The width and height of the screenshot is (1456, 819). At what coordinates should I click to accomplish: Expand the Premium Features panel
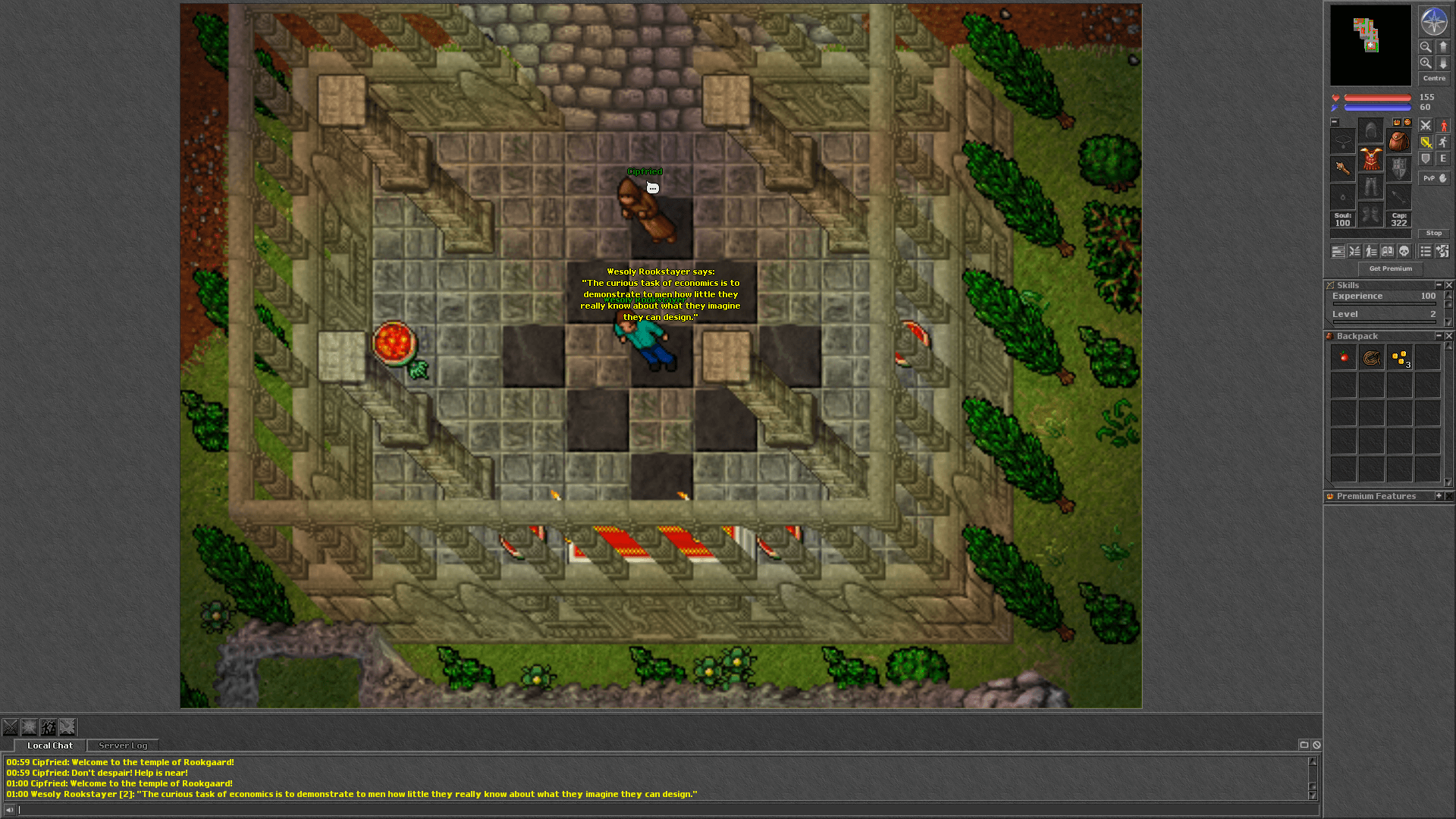pos(1439,496)
